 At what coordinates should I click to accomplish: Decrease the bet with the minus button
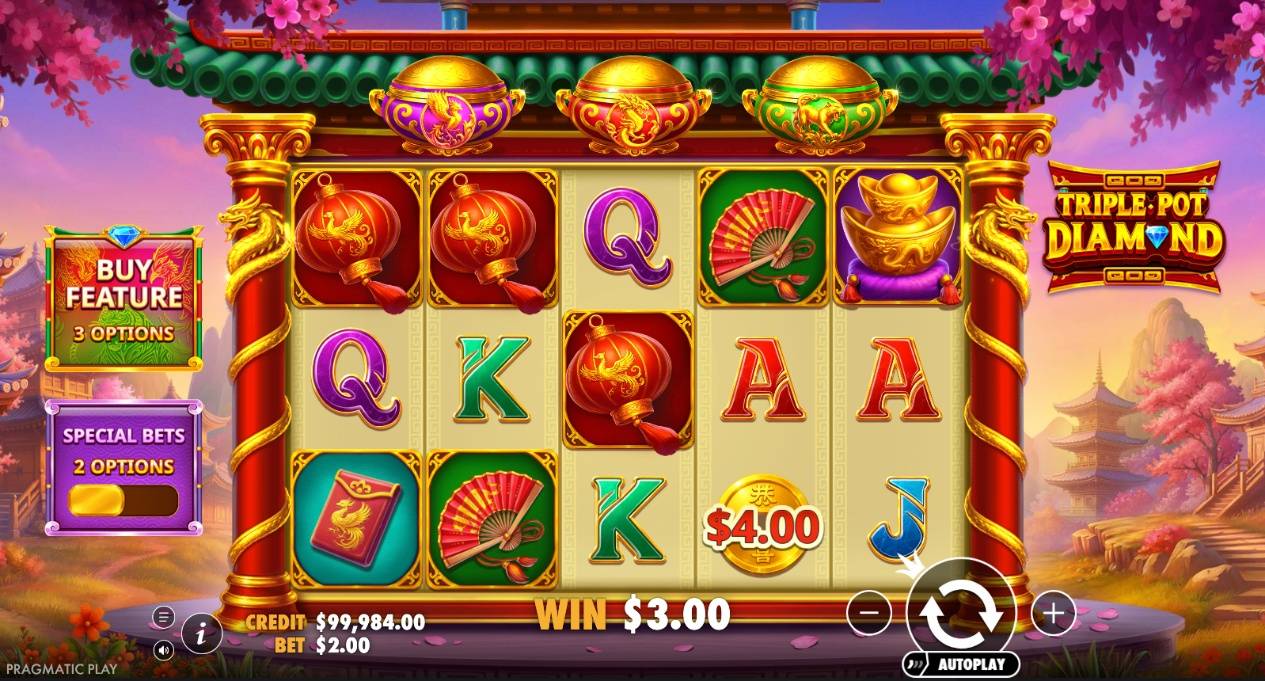[x=868, y=613]
